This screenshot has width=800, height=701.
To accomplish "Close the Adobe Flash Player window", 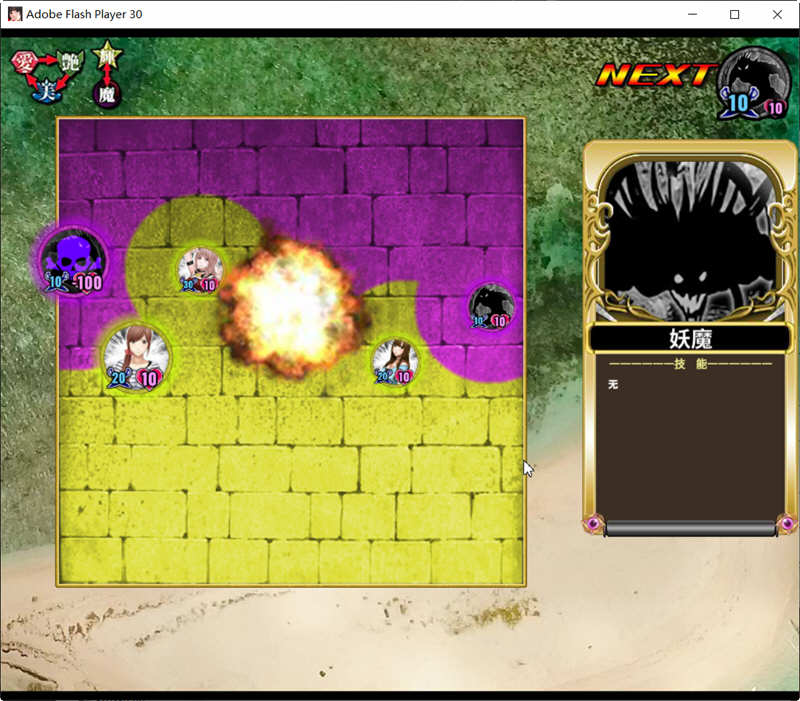I will click(x=777, y=15).
